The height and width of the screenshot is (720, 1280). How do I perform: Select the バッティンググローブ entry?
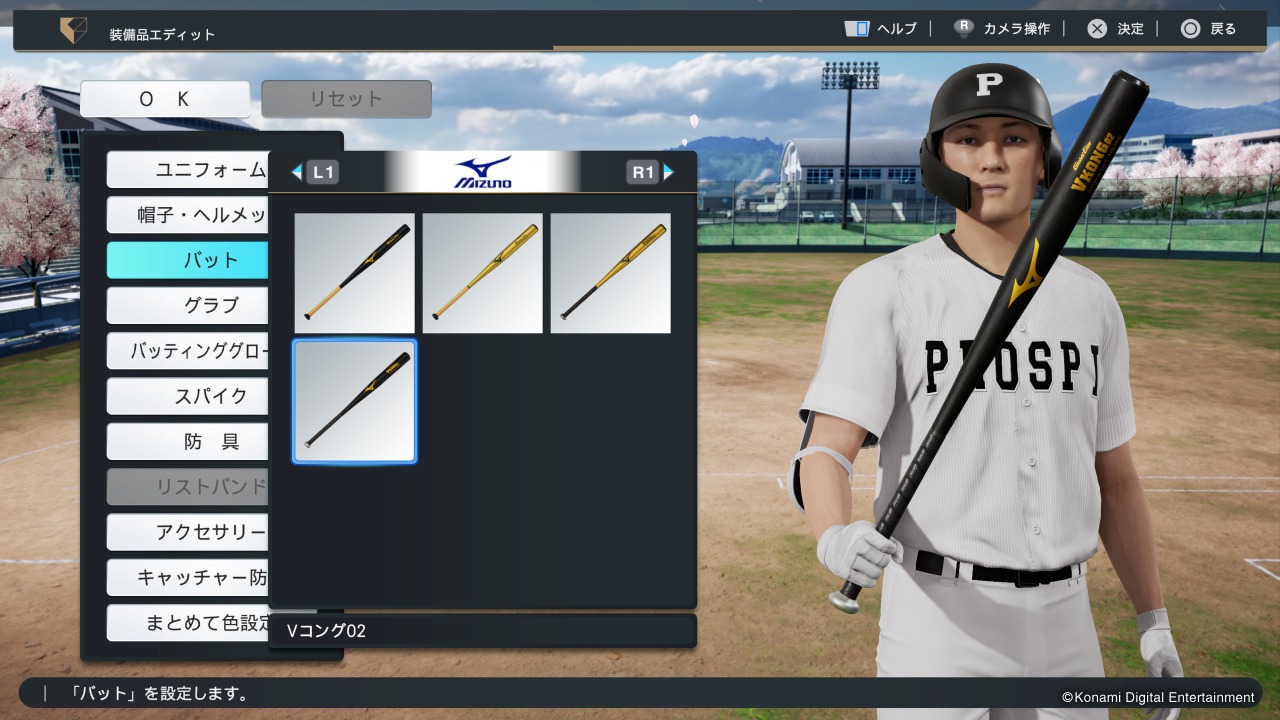(188, 351)
